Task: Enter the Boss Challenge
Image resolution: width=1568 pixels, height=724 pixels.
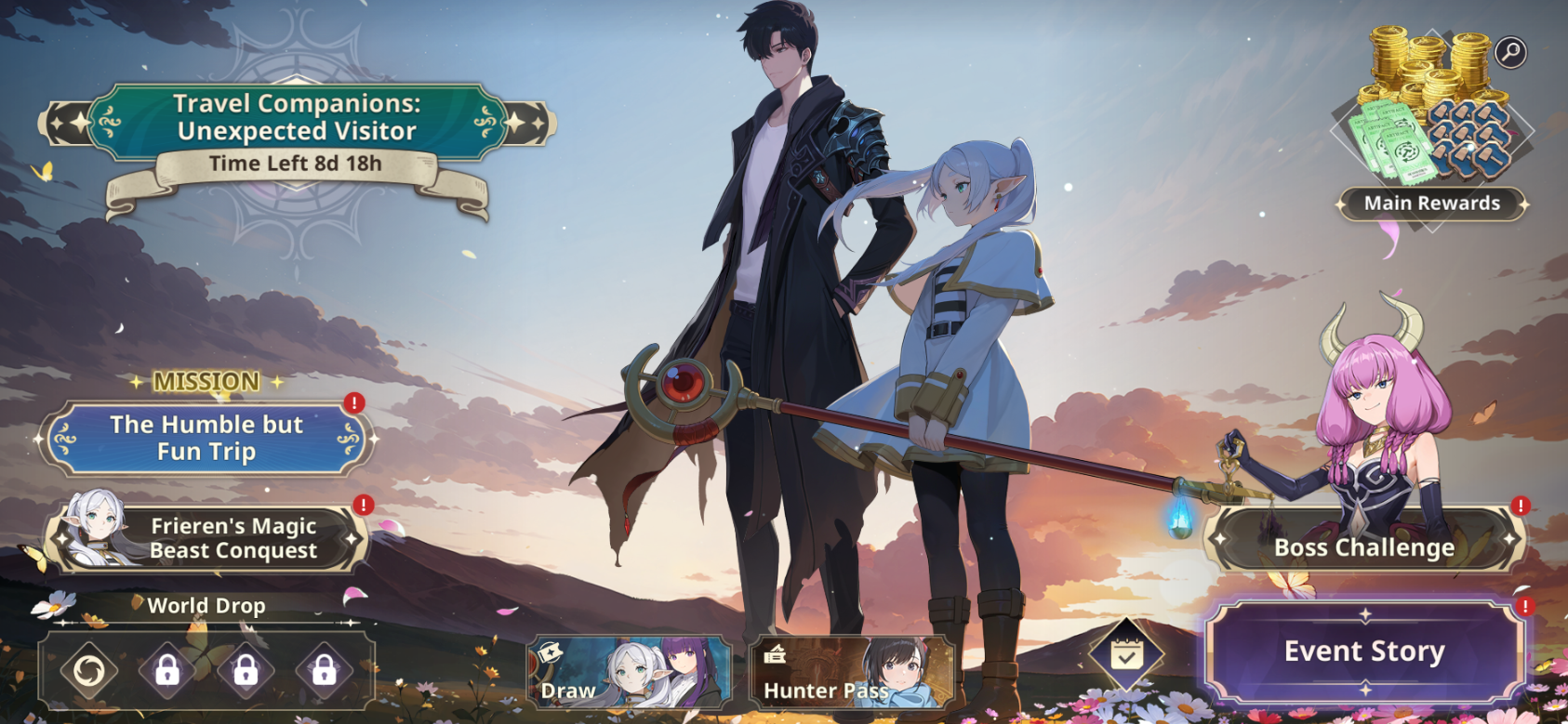Action: (1363, 546)
